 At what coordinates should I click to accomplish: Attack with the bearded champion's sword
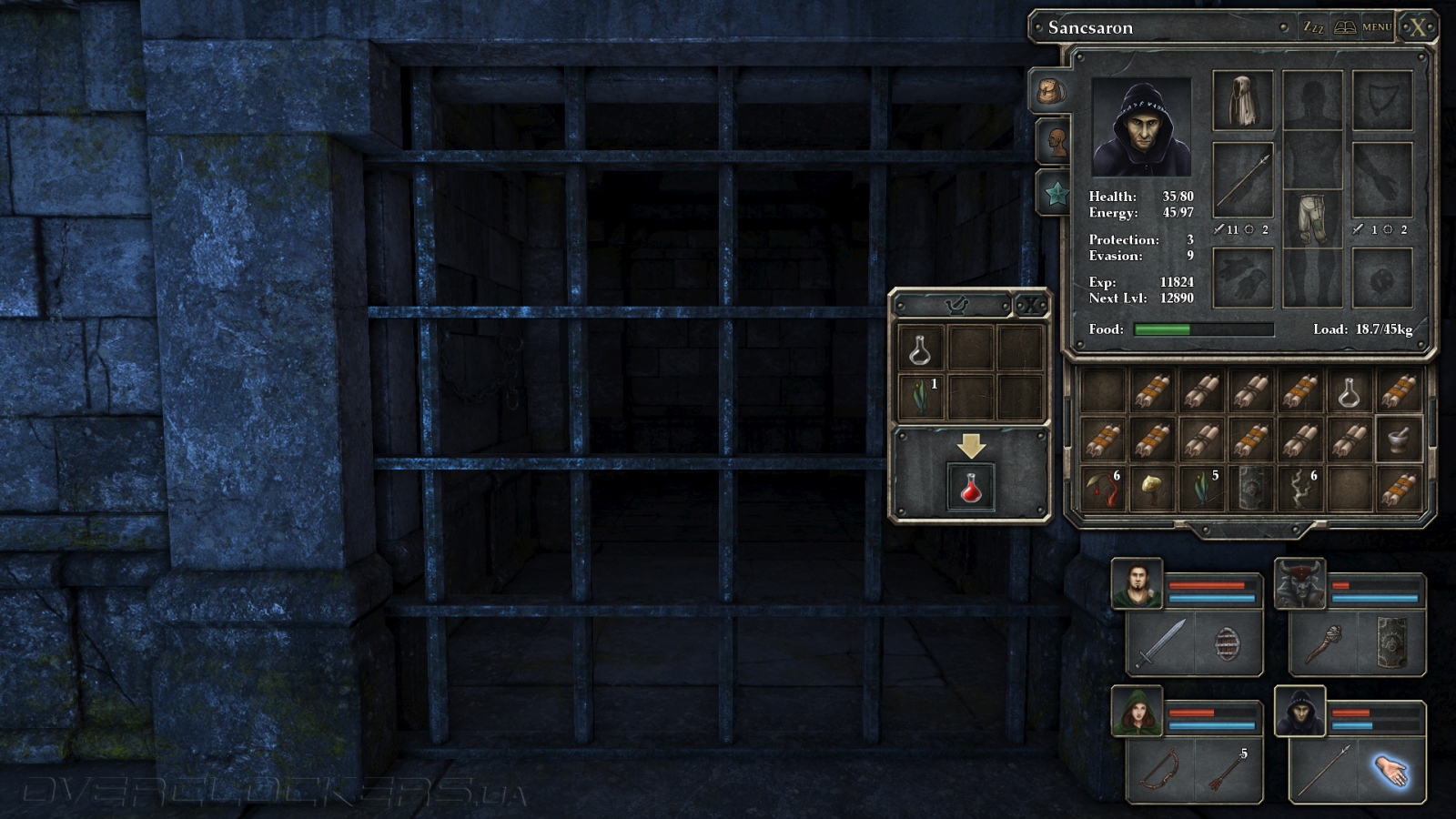click(x=1160, y=643)
